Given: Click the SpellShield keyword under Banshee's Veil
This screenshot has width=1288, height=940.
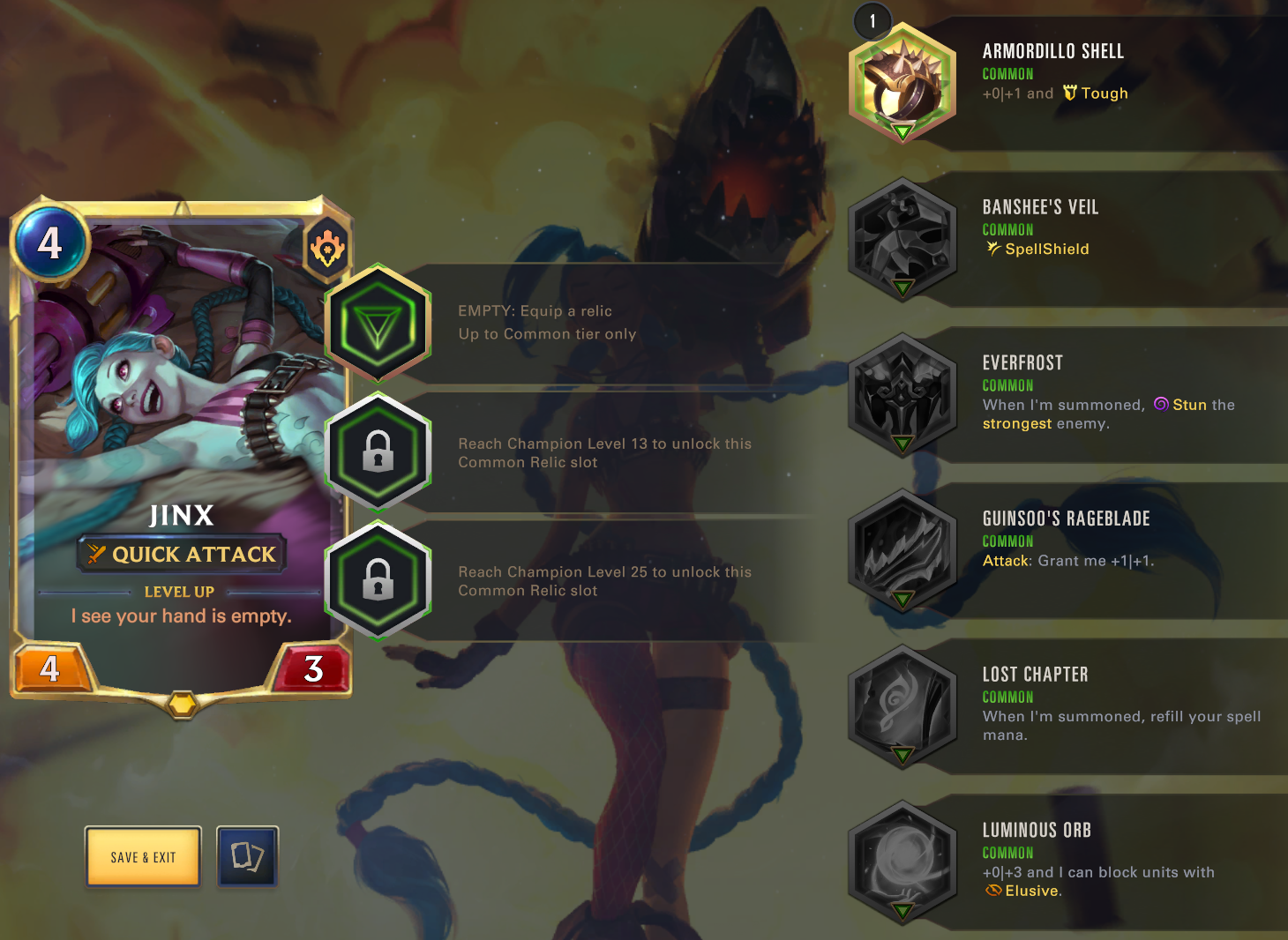Looking at the screenshot, I should (1037, 249).
